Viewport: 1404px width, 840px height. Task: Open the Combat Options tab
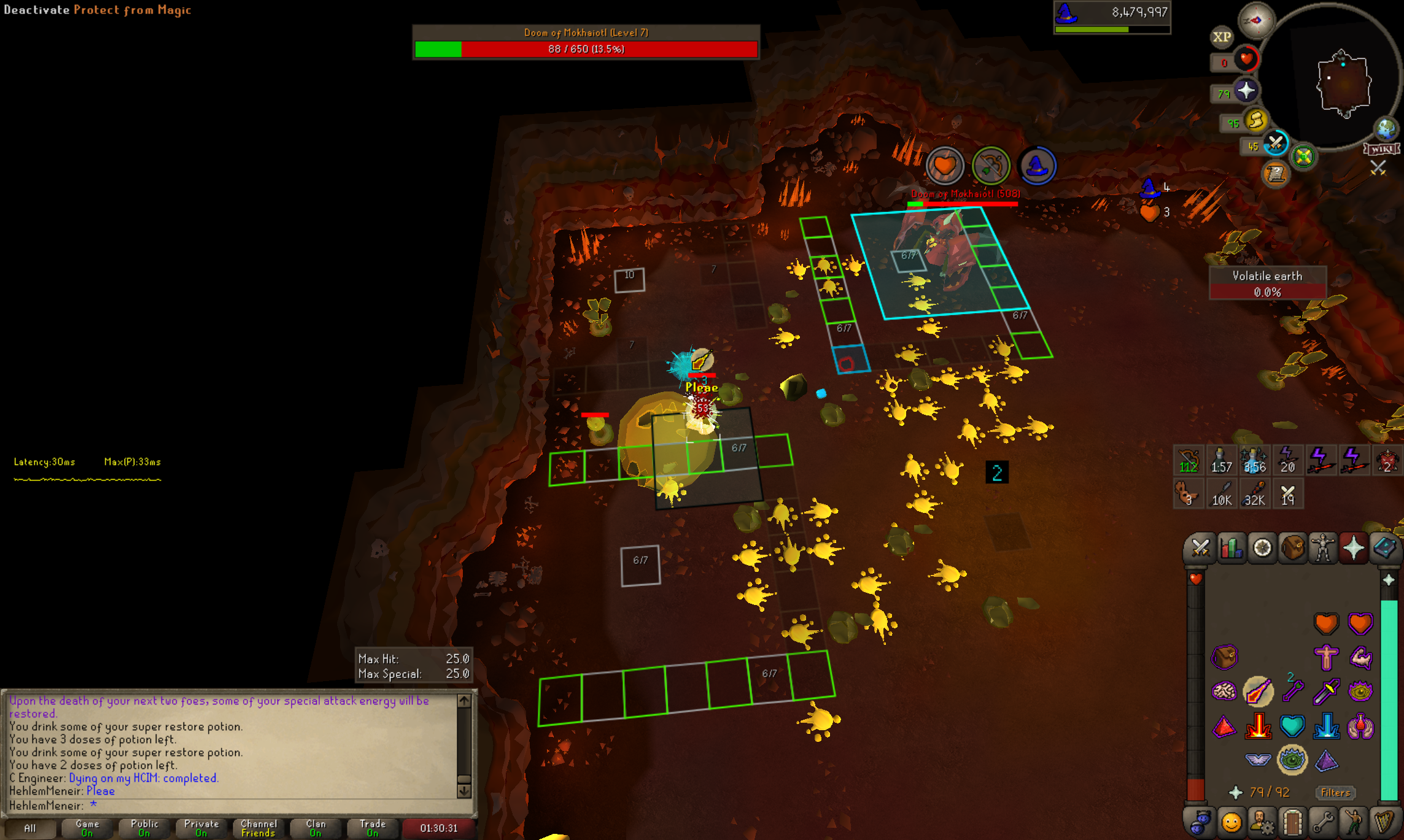[x=1200, y=549]
